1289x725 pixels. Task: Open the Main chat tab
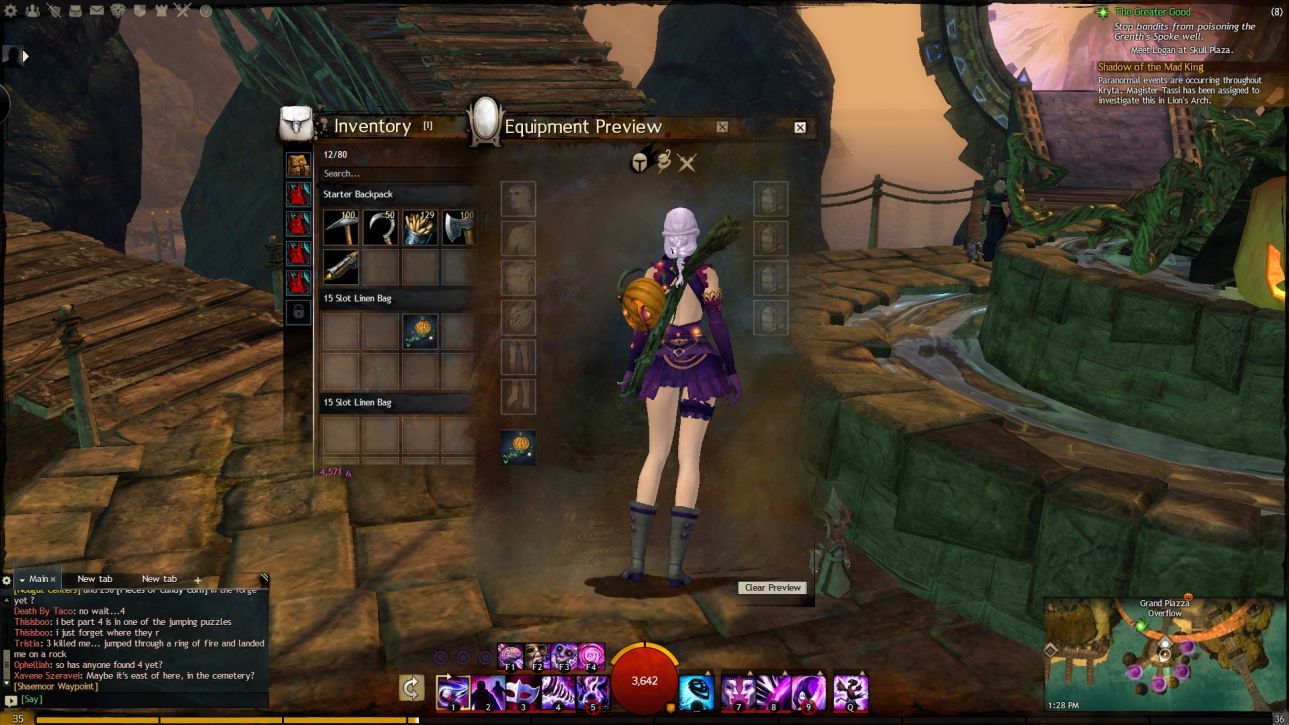tap(38, 579)
